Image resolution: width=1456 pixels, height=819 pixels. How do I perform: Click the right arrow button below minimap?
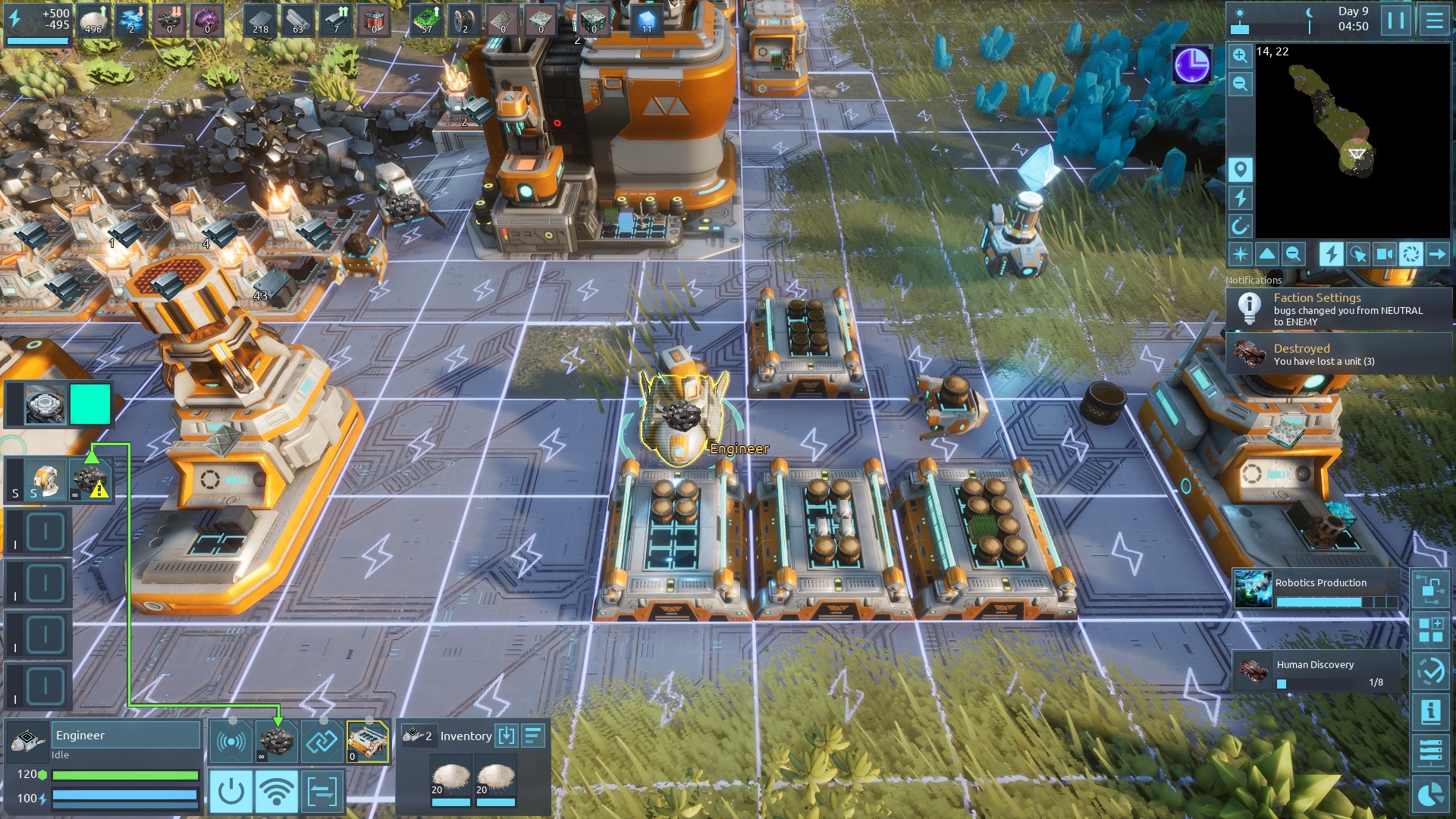point(1437,254)
